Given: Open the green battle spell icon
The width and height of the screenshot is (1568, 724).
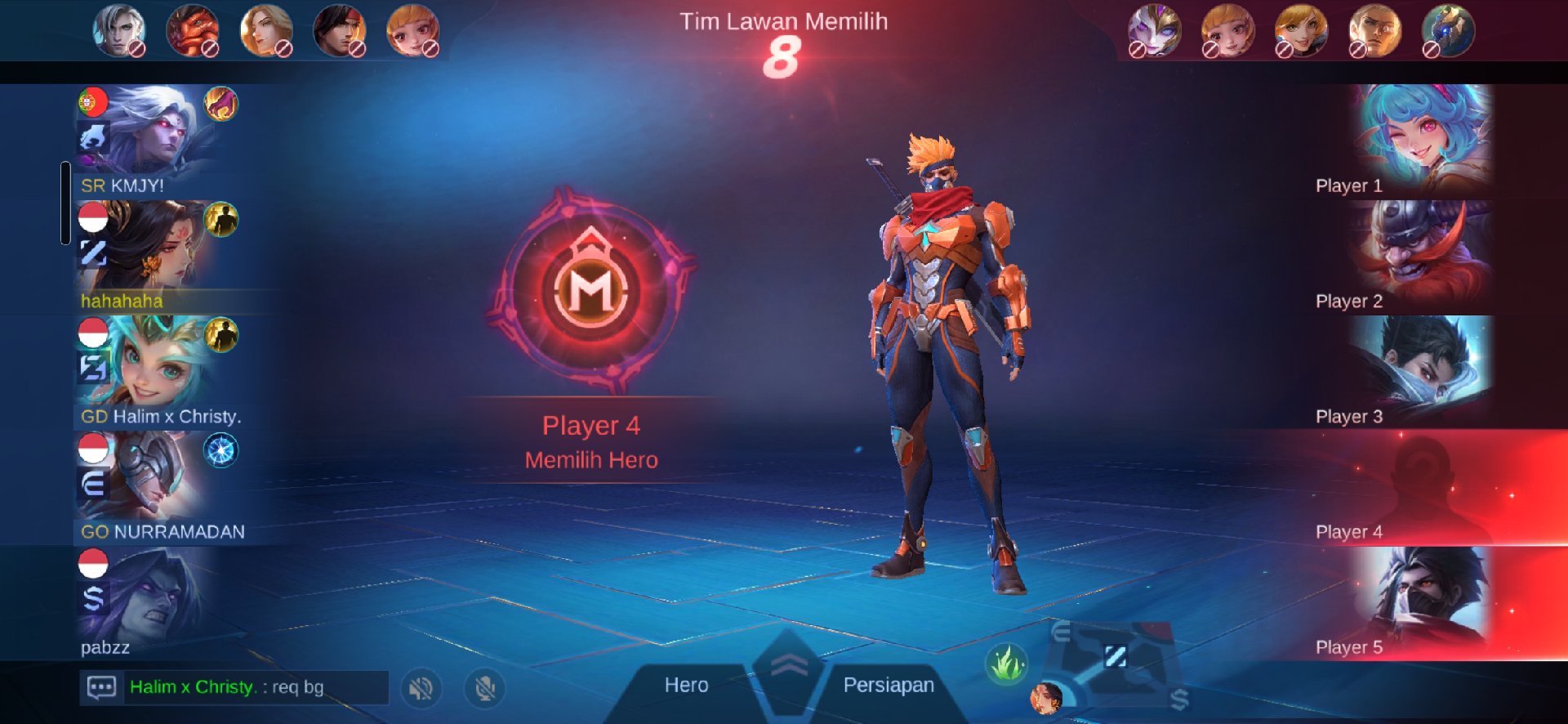Looking at the screenshot, I should [x=1007, y=664].
